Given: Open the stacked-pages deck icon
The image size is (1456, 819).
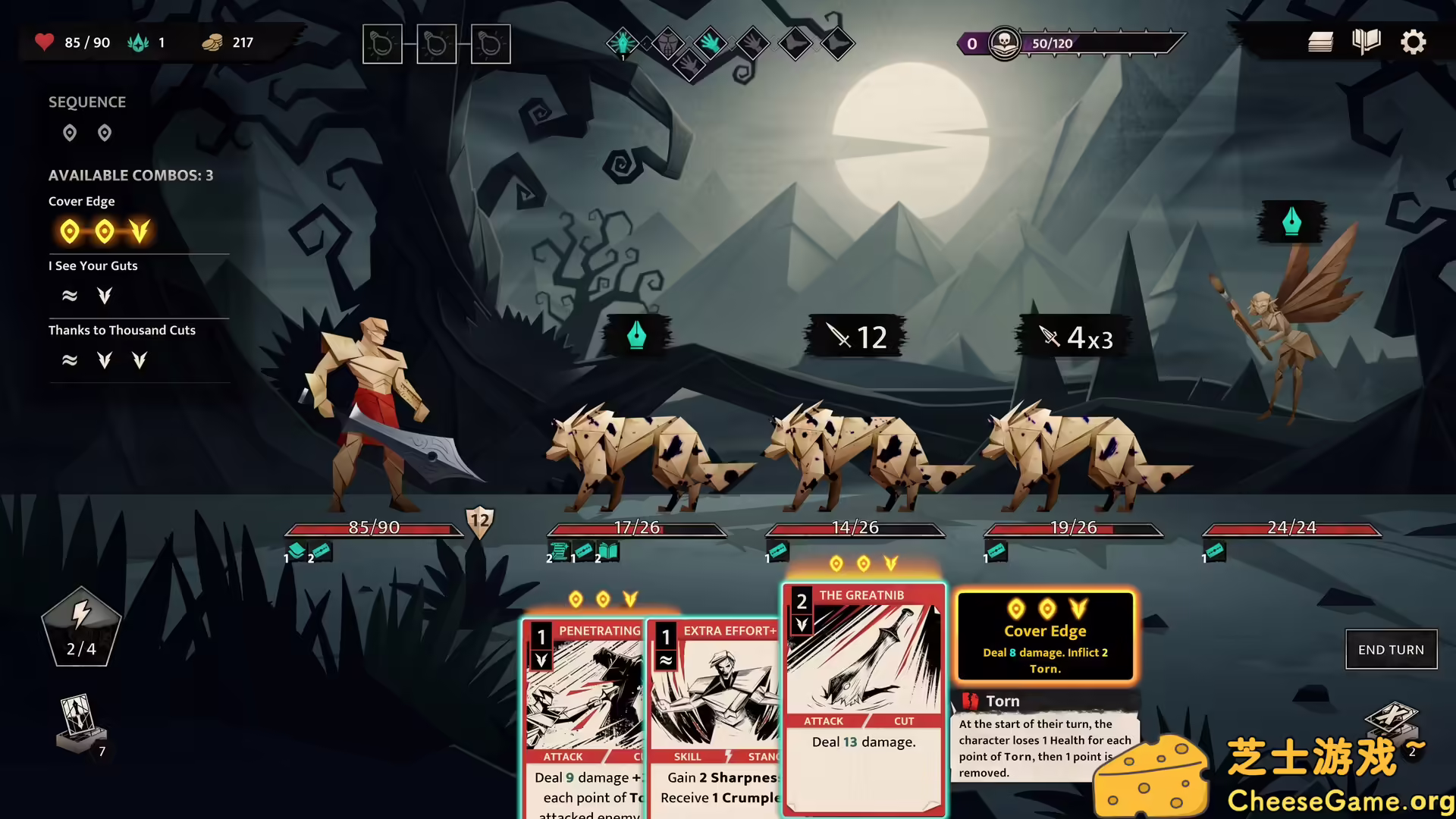Looking at the screenshot, I should pos(1320,42).
